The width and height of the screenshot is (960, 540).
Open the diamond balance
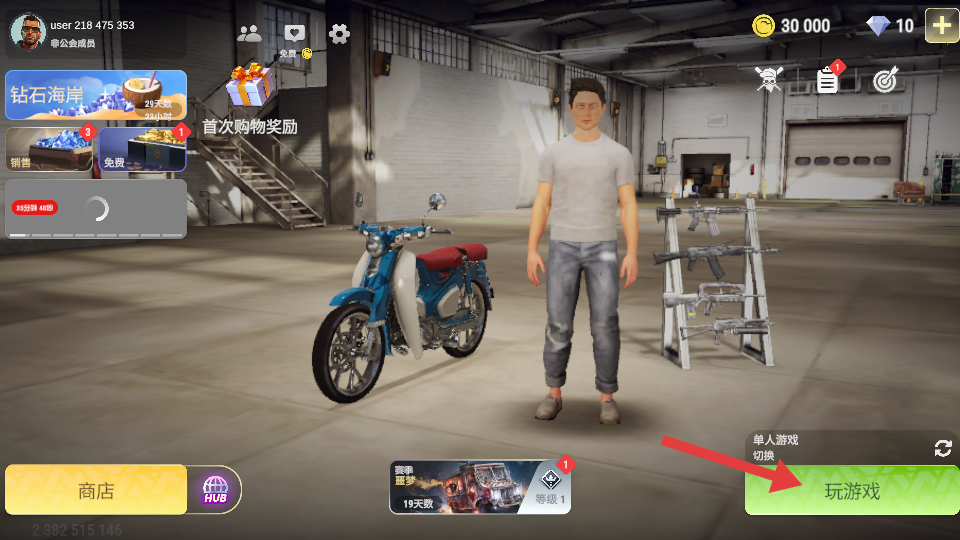coord(891,26)
